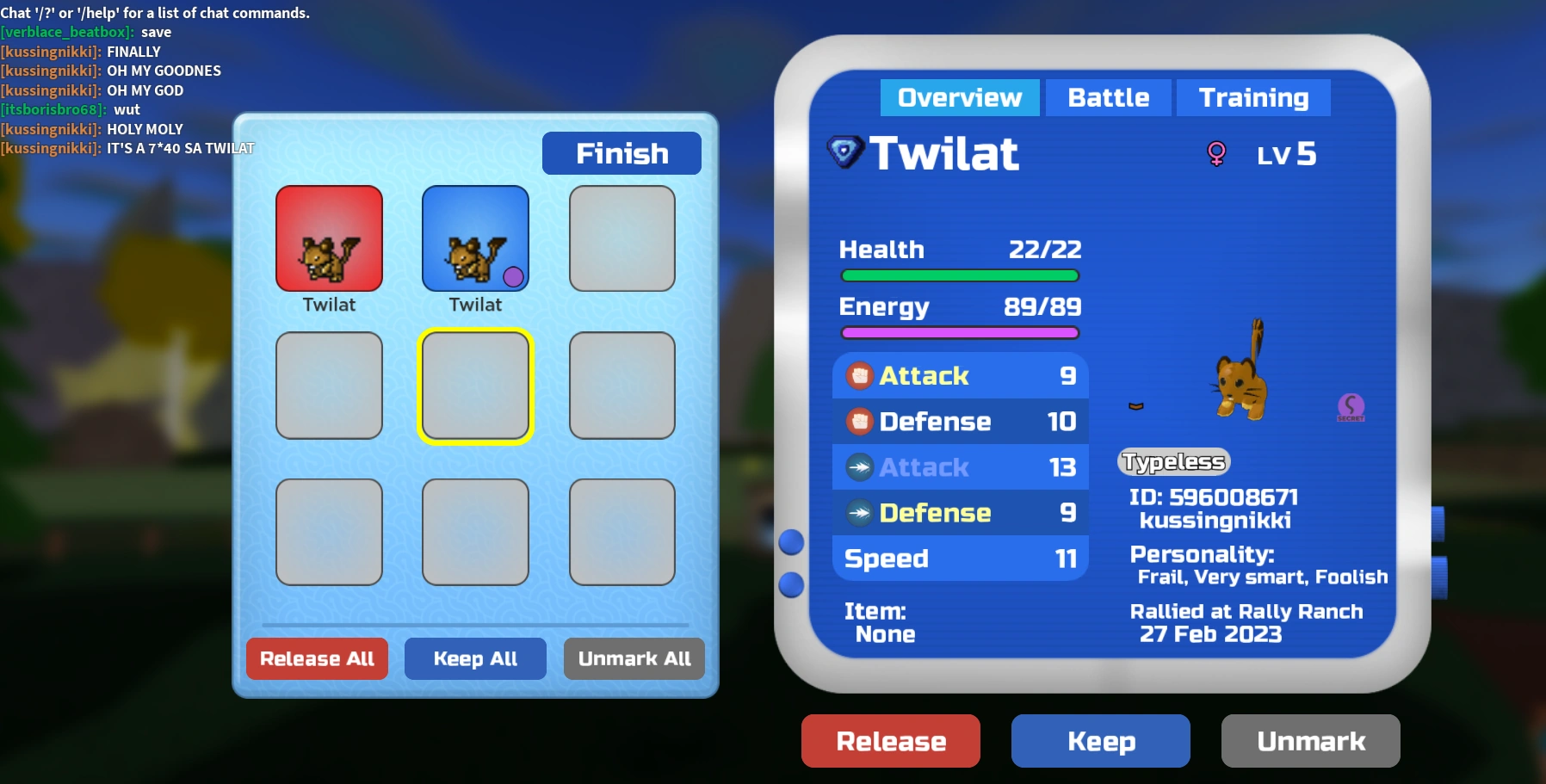1546x784 pixels.
Task: Select the red-marked Twilat for release
Action: click(329, 238)
